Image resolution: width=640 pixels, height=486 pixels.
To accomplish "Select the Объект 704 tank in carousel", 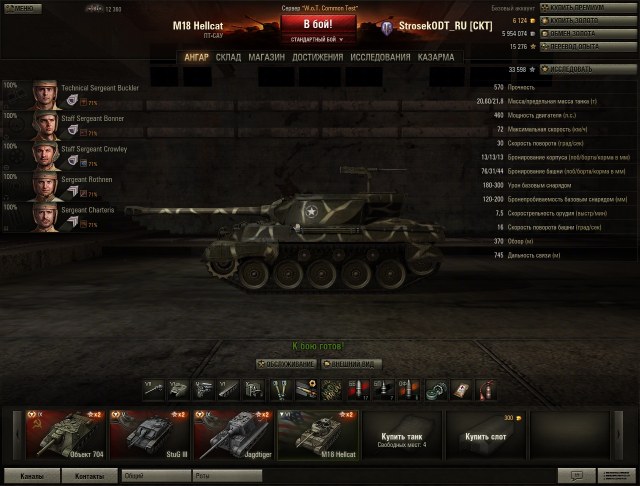I will tap(65, 433).
